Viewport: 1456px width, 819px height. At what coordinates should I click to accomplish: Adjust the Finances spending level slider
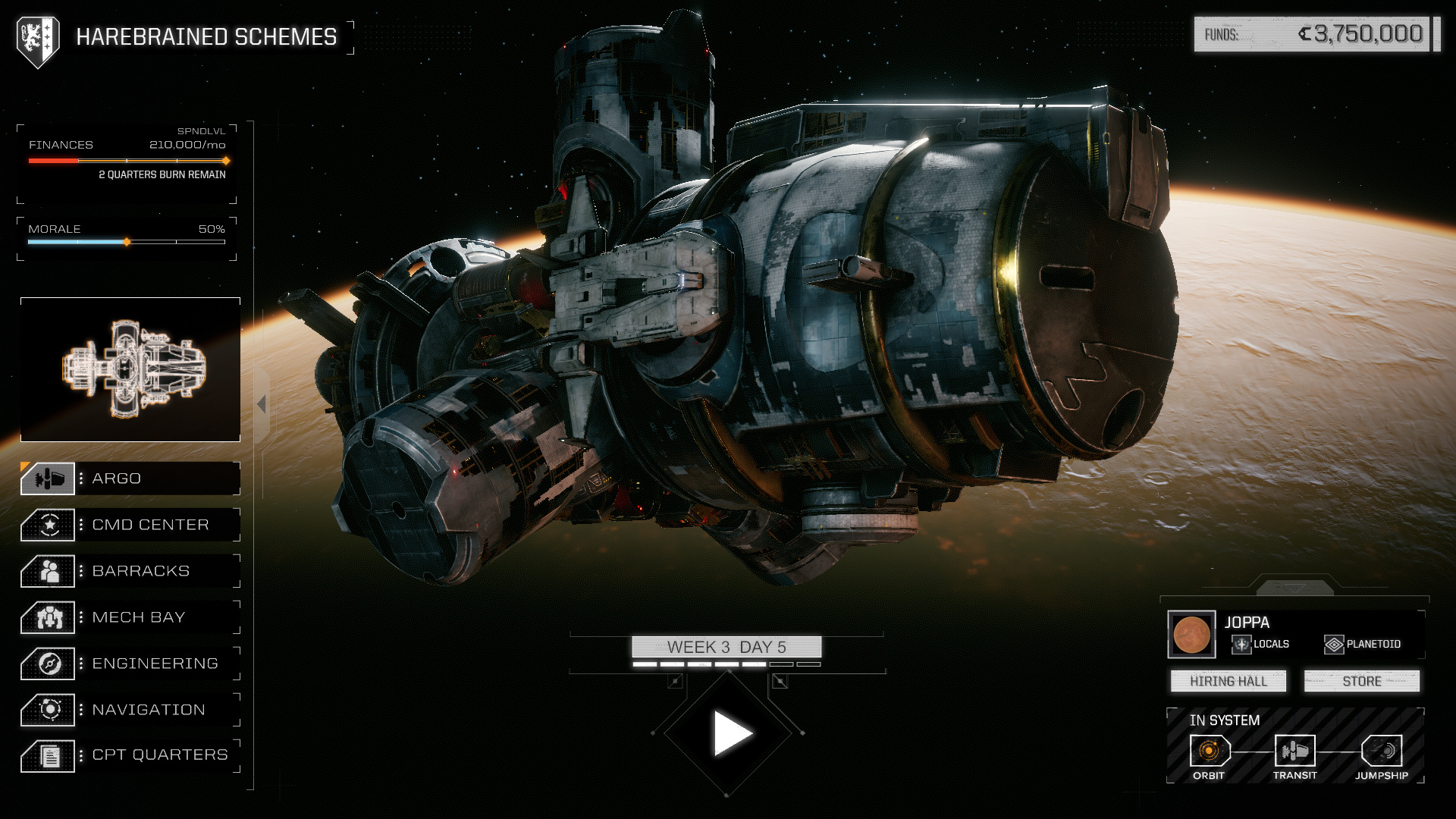pos(225,161)
